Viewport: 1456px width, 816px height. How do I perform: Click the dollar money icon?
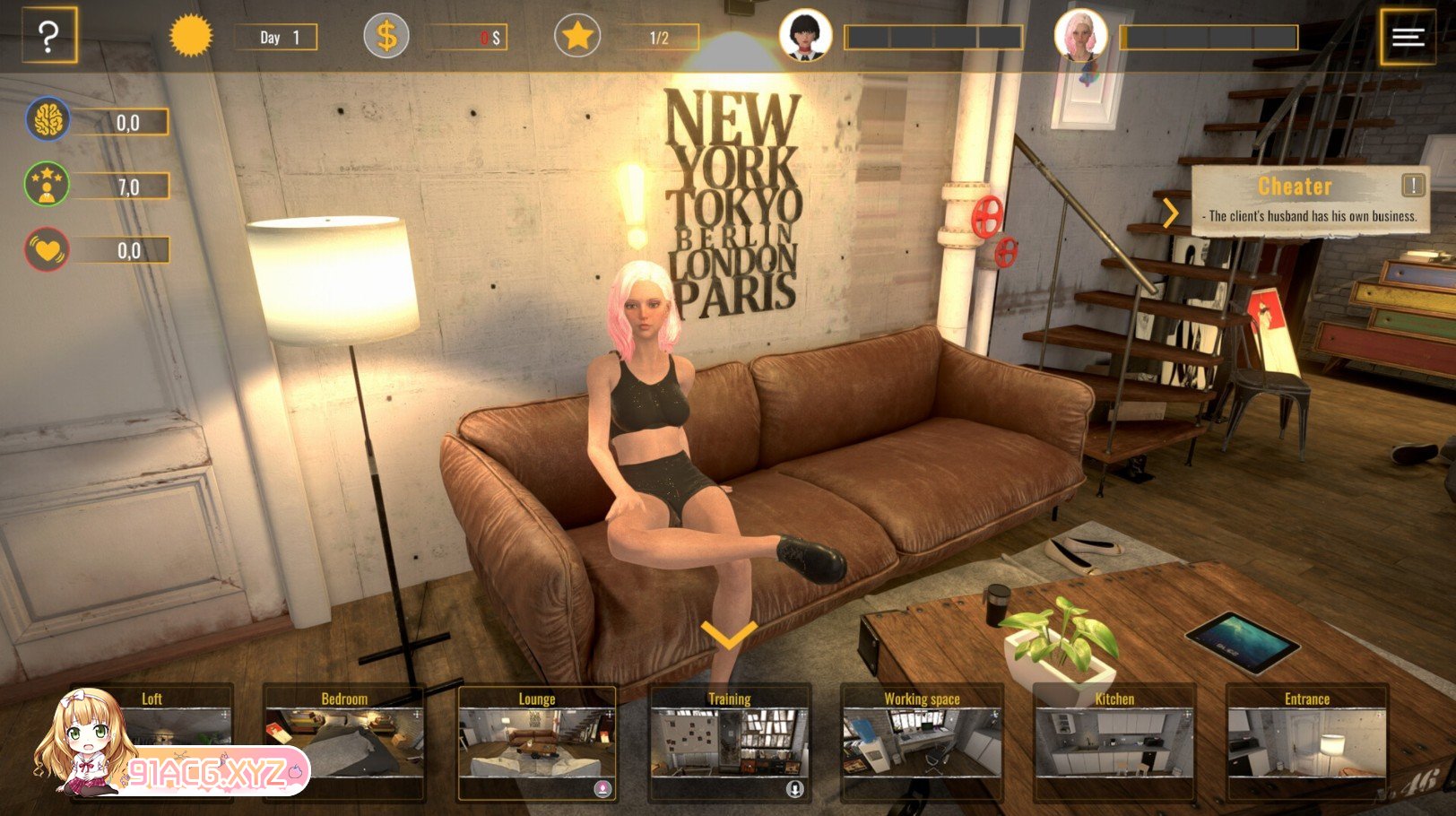coord(386,37)
